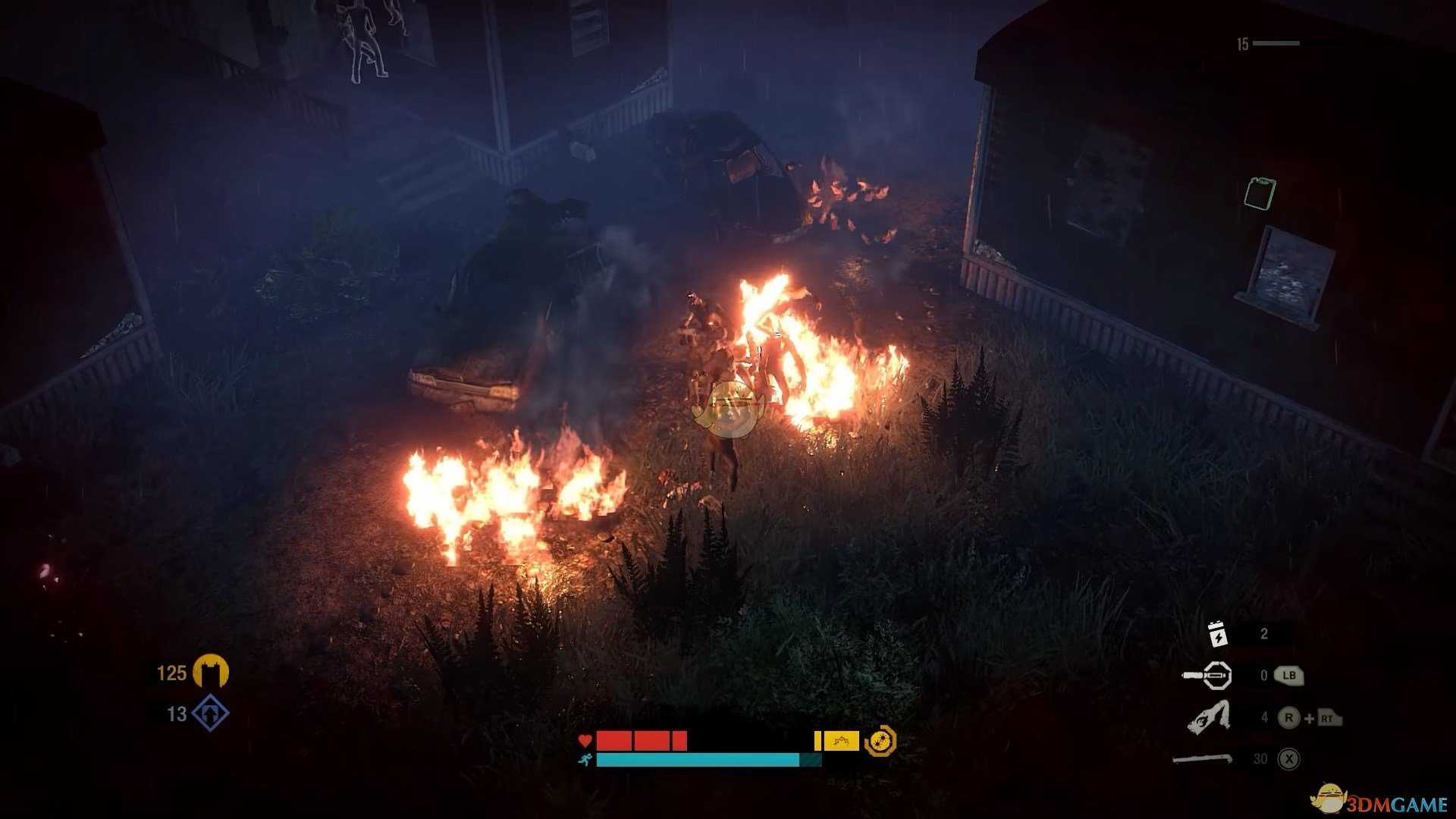Viewport: 1456px width, 819px height.
Task: Pick the crowbar melee weapon icon
Action: pyautogui.click(x=1204, y=758)
